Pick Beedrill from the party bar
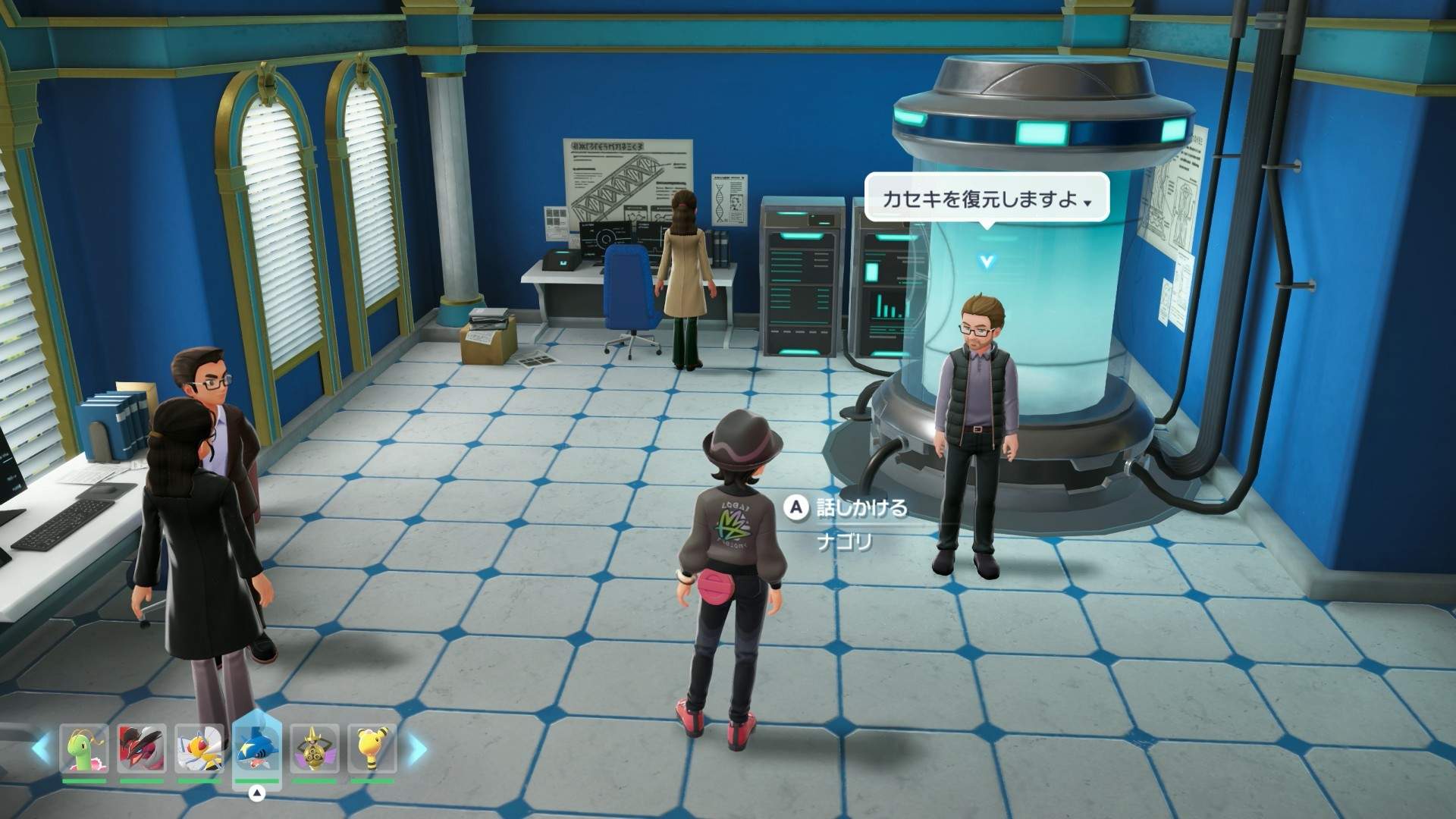 [199, 749]
